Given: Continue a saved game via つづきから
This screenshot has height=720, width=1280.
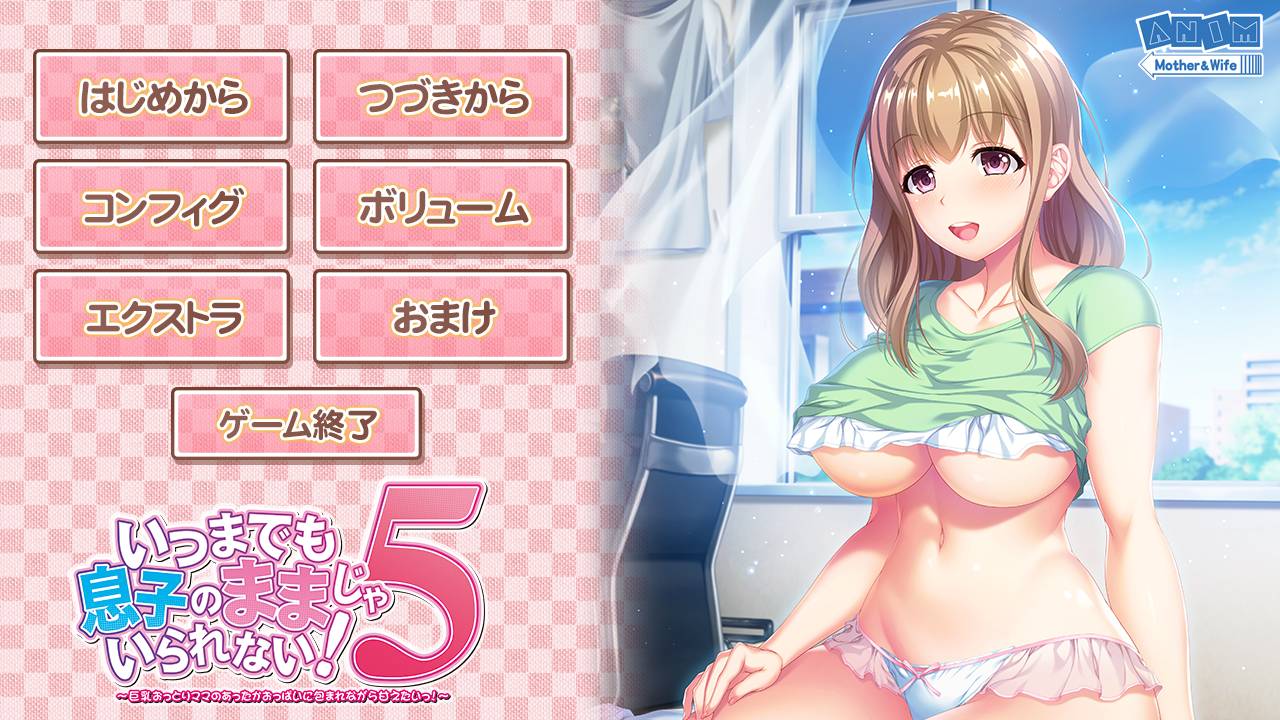Looking at the screenshot, I should 444,99.
